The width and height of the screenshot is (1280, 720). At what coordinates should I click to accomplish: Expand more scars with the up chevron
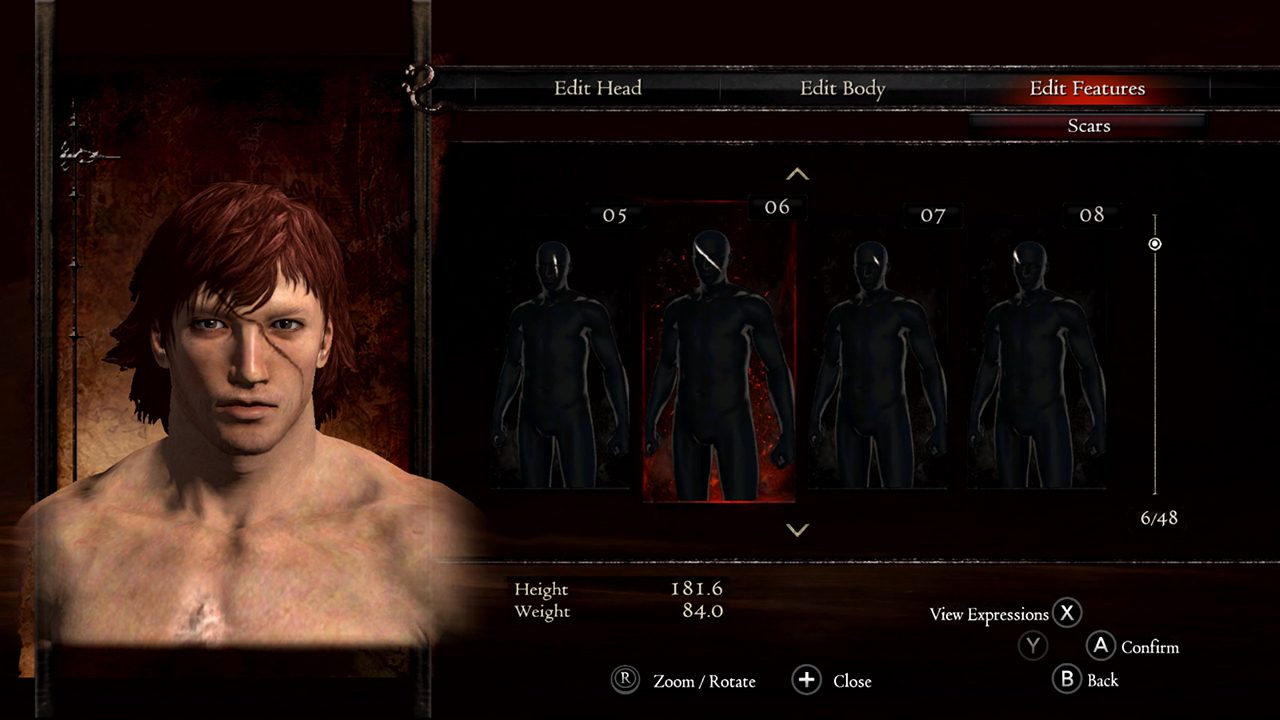pos(797,172)
